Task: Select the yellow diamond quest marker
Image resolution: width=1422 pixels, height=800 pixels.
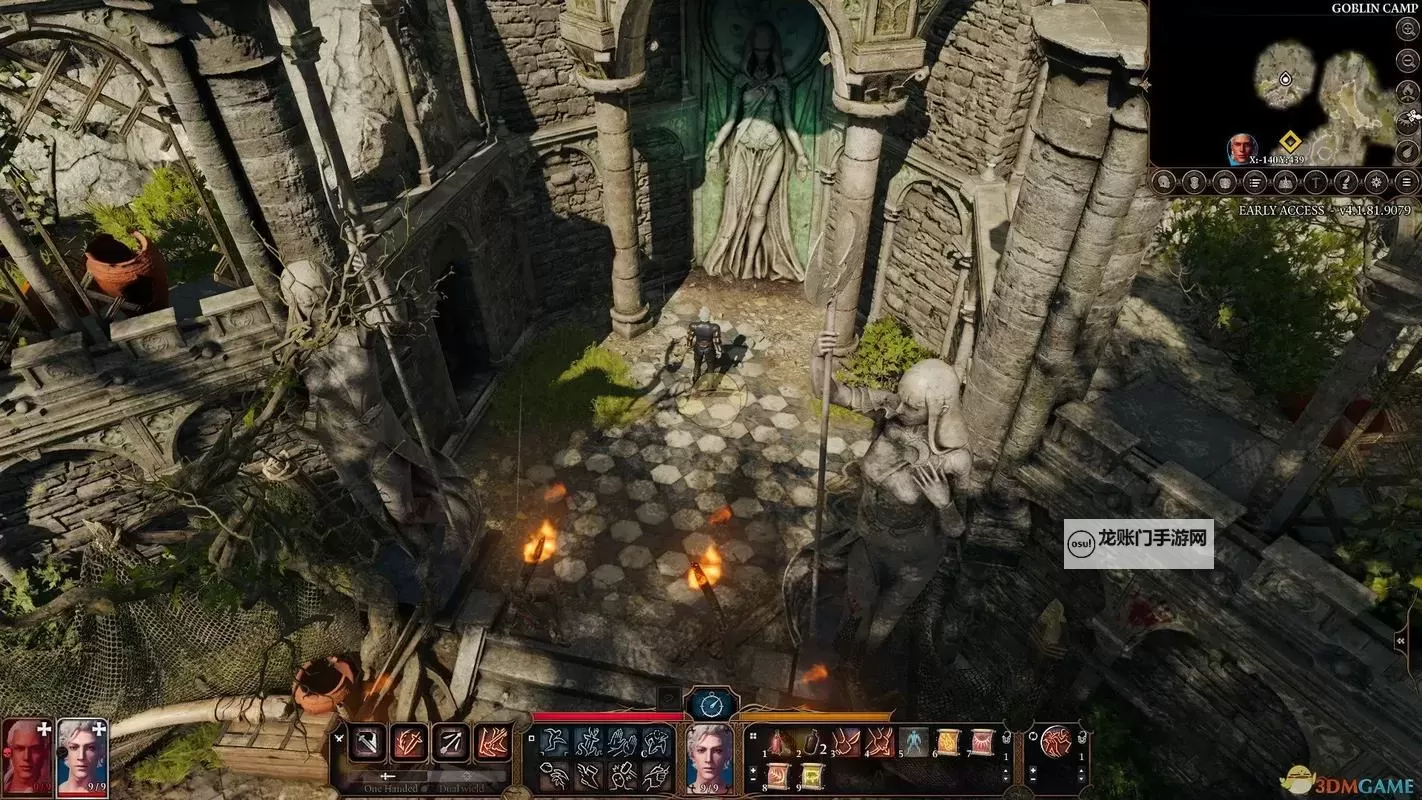Action: [1289, 142]
